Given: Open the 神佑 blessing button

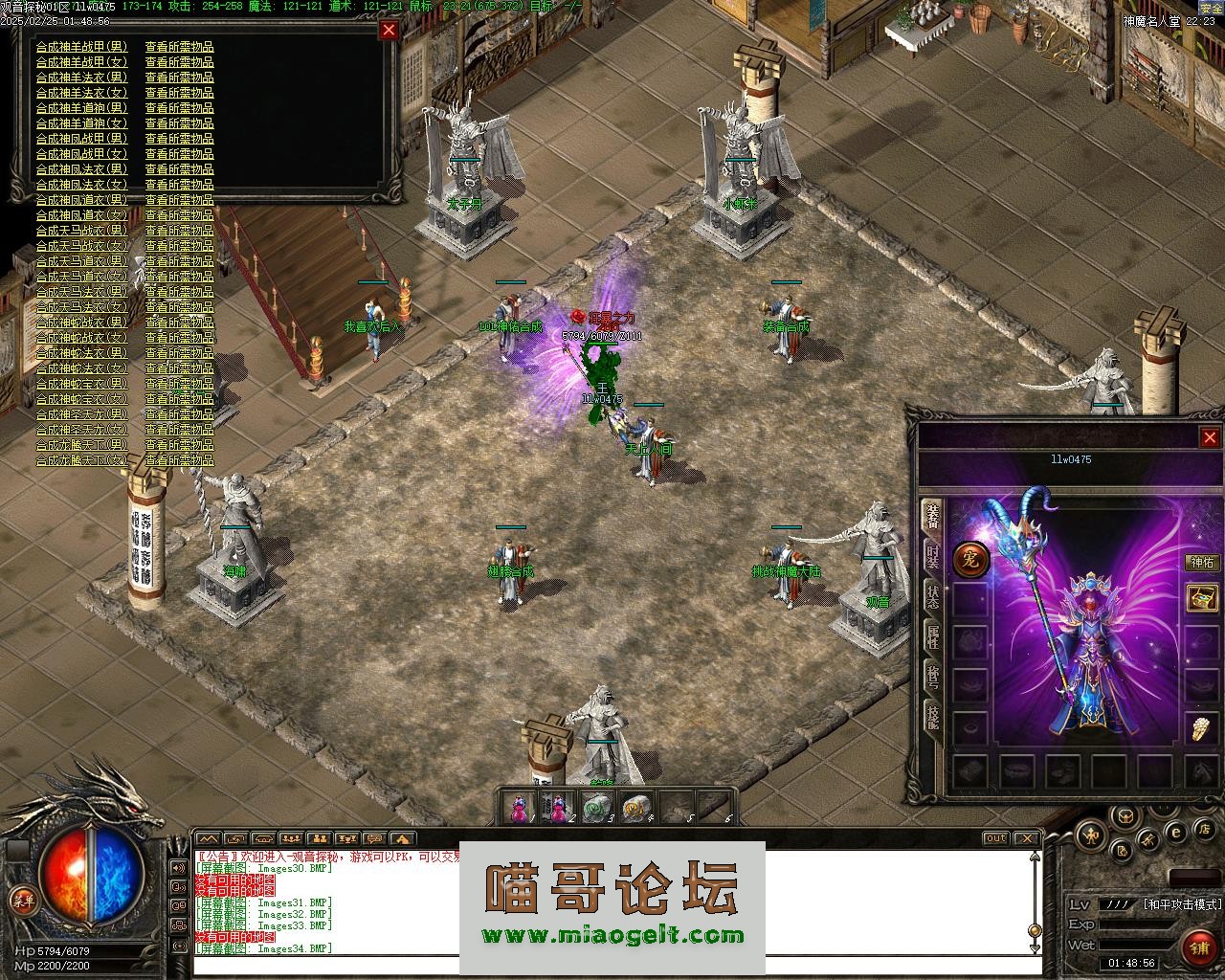Looking at the screenshot, I should pos(1202,563).
